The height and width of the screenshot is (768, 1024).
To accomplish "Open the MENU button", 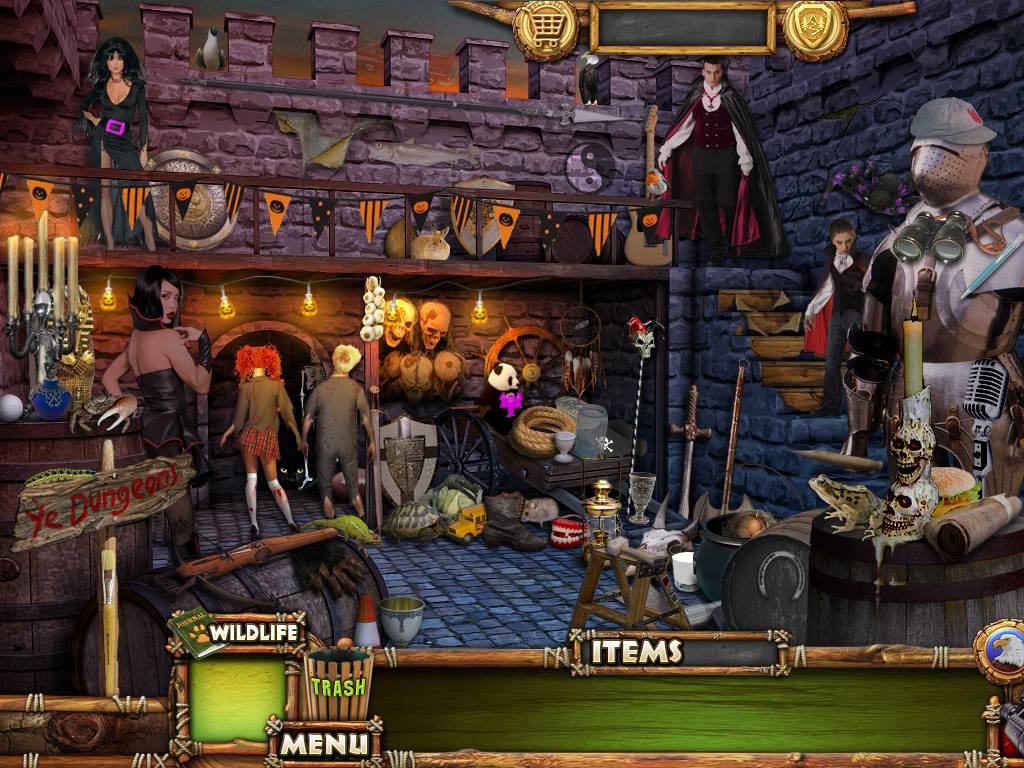I will click(323, 743).
